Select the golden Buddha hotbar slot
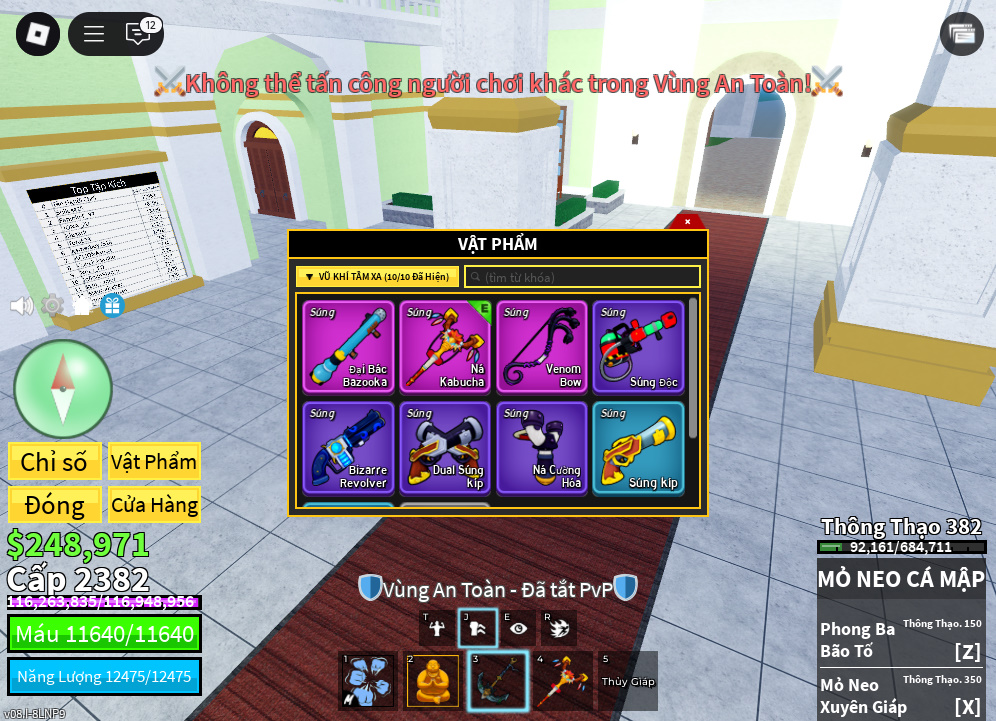996x721 pixels. (433, 681)
